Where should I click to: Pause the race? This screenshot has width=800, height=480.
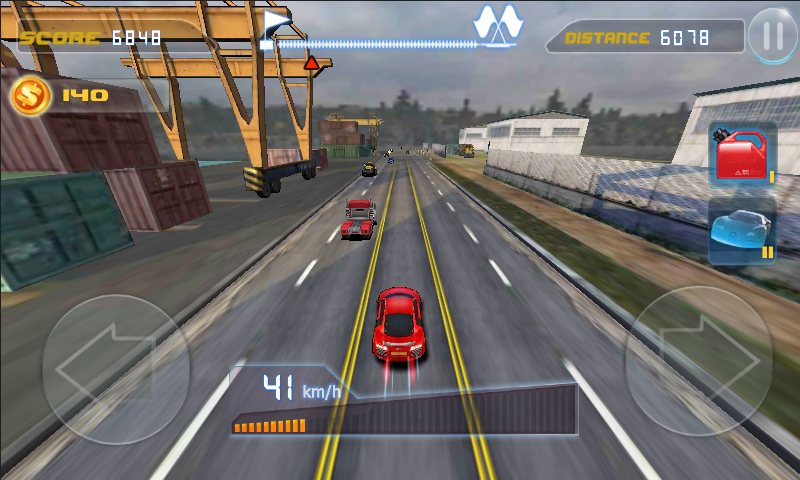pos(772,36)
